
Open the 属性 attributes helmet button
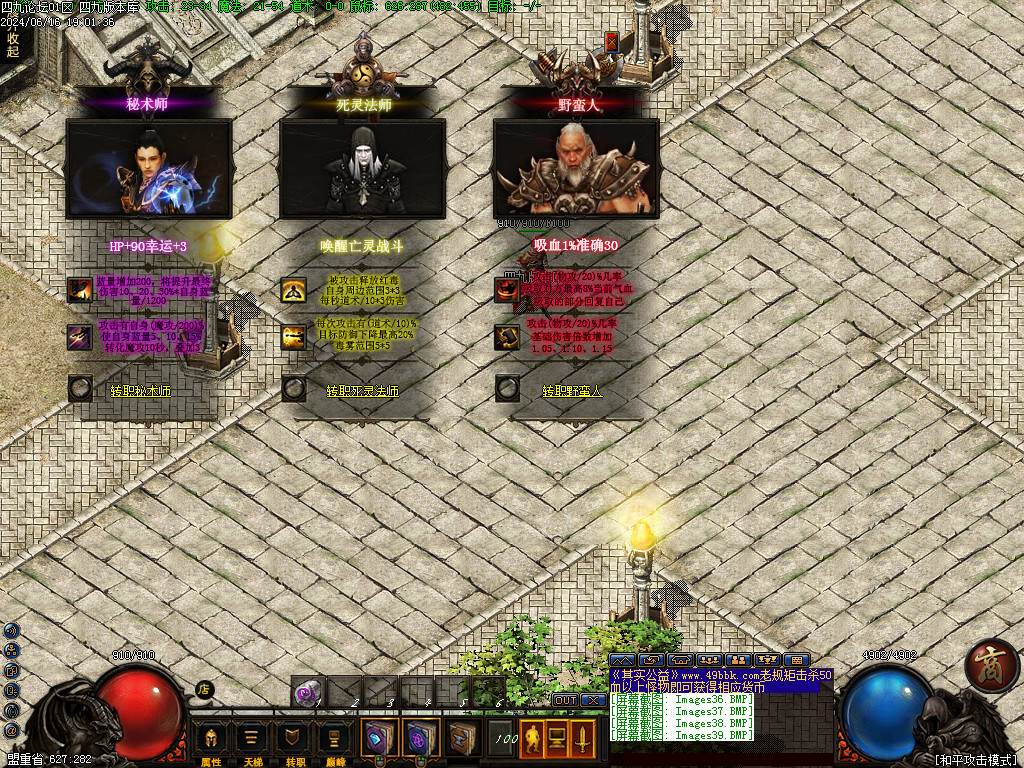(211, 739)
